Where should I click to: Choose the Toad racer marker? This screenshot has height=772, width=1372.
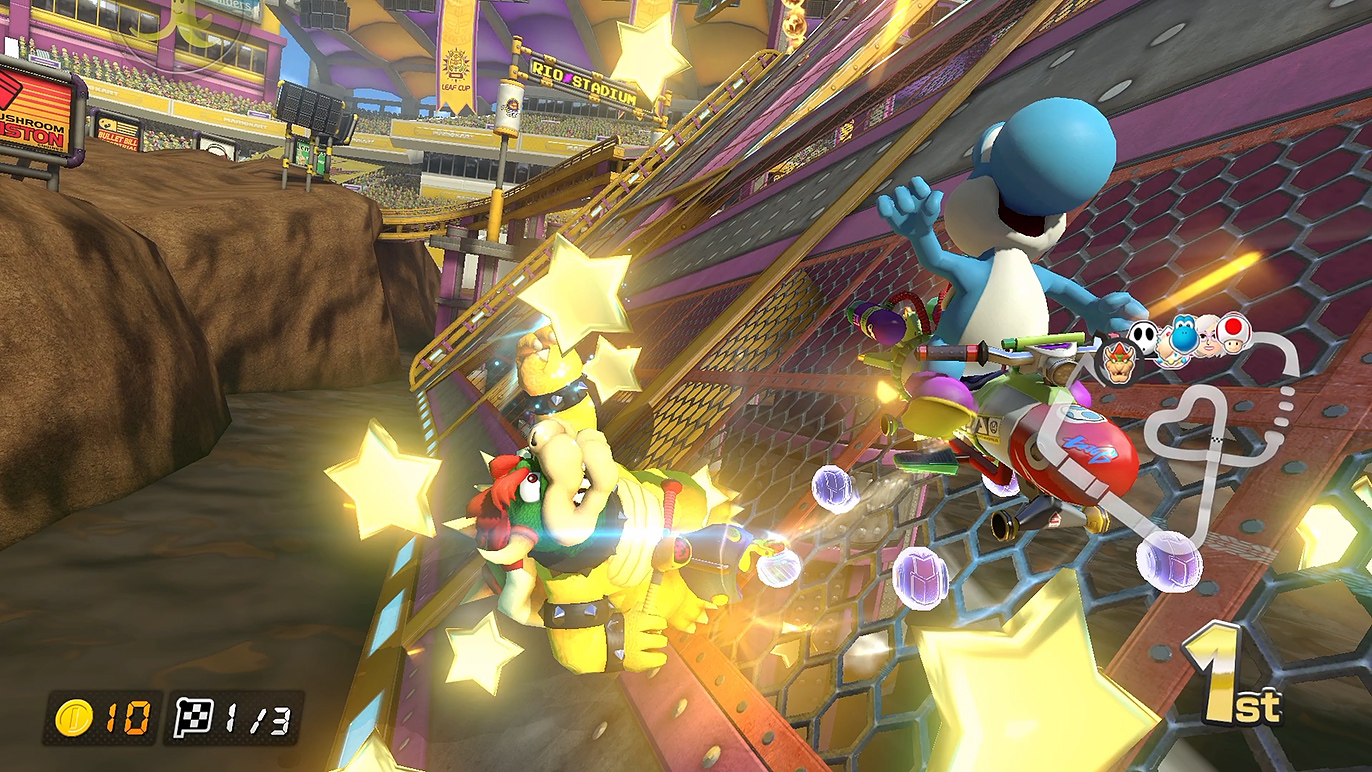click(x=1236, y=333)
